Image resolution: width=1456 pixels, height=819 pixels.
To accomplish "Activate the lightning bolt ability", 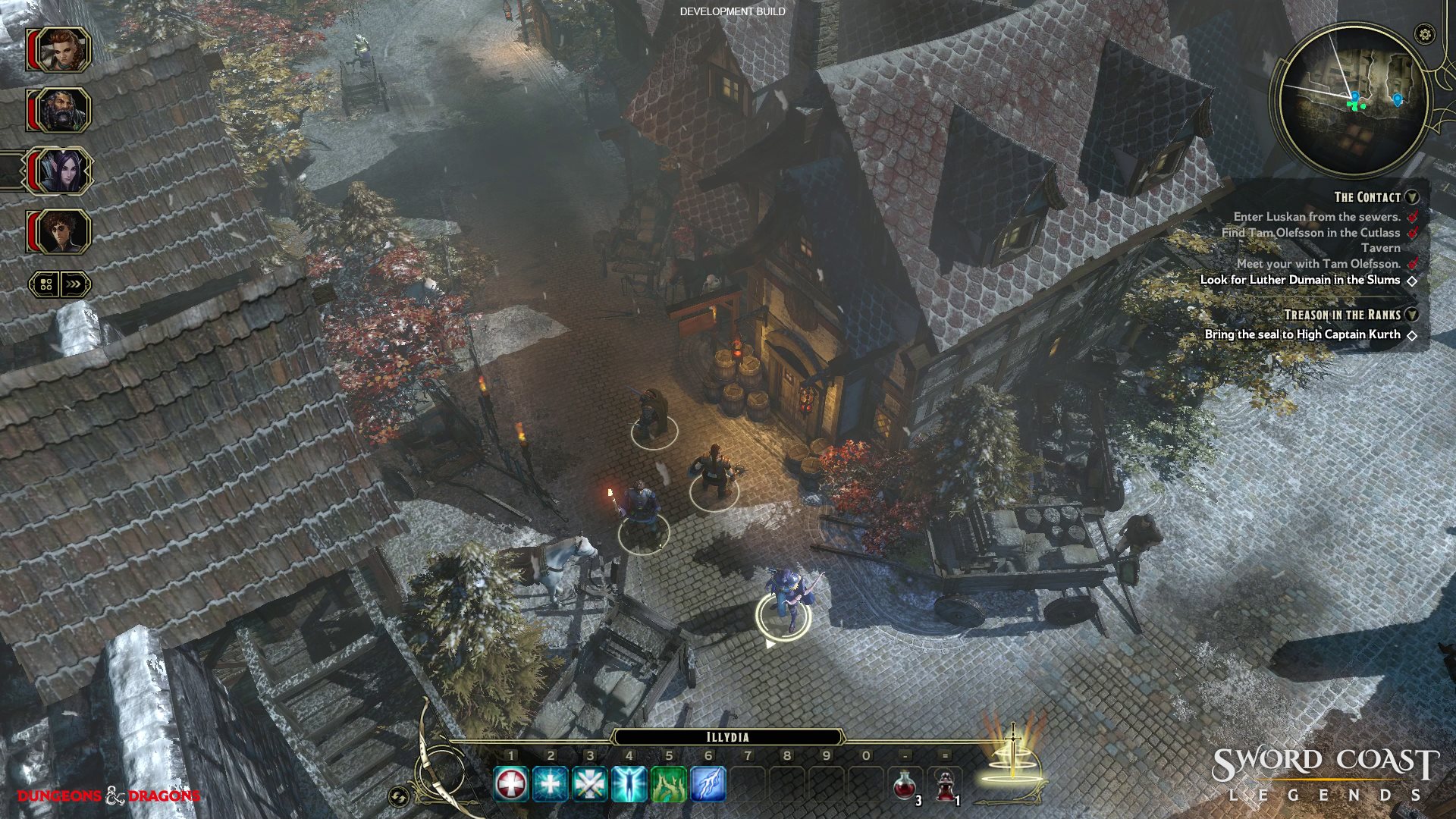I will [708, 784].
